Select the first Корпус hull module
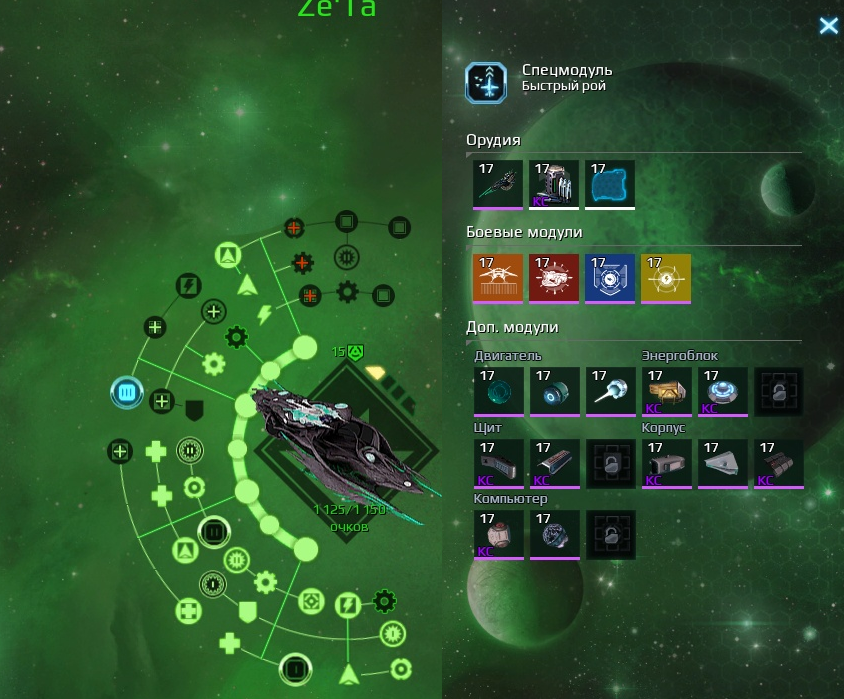The image size is (844, 699). point(666,463)
